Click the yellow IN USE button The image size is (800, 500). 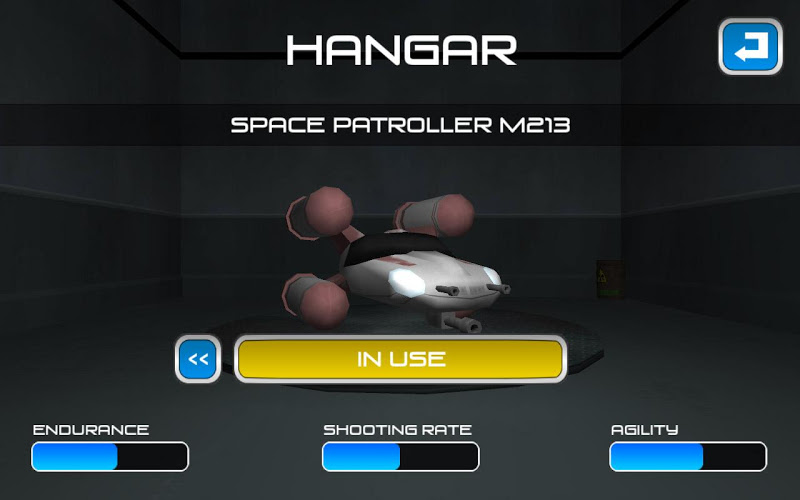click(401, 359)
